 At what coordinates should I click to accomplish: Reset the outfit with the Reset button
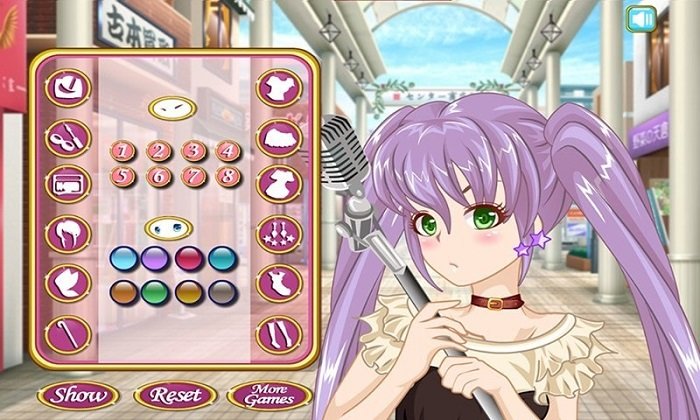[174, 394]
